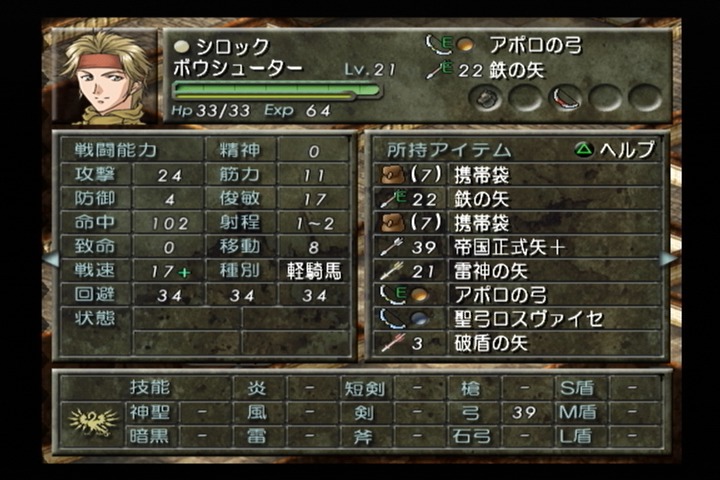Go to the next page with the right arrow
The image size is (720, 480).
coord(668,259)
